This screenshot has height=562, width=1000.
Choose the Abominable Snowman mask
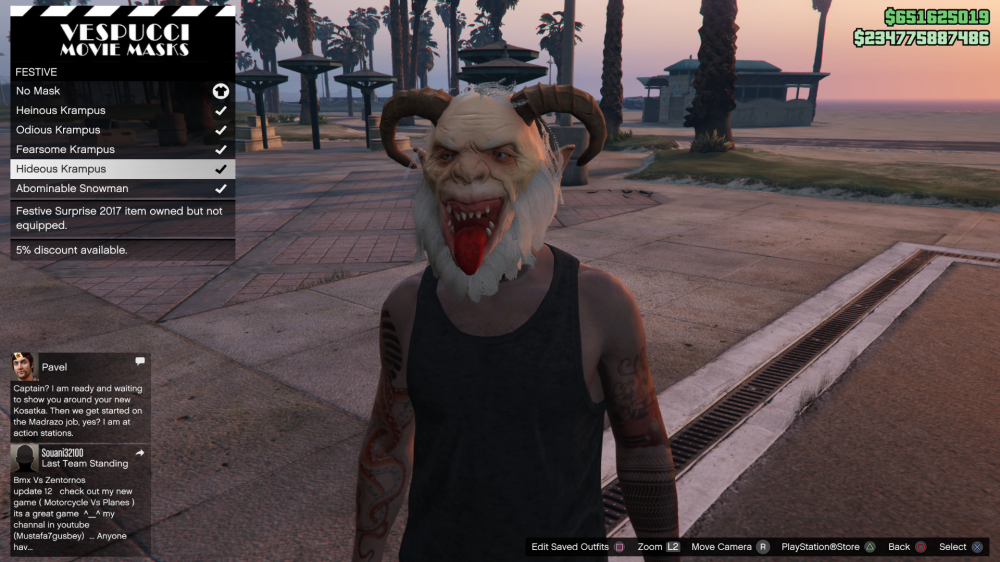coord(122,189)
